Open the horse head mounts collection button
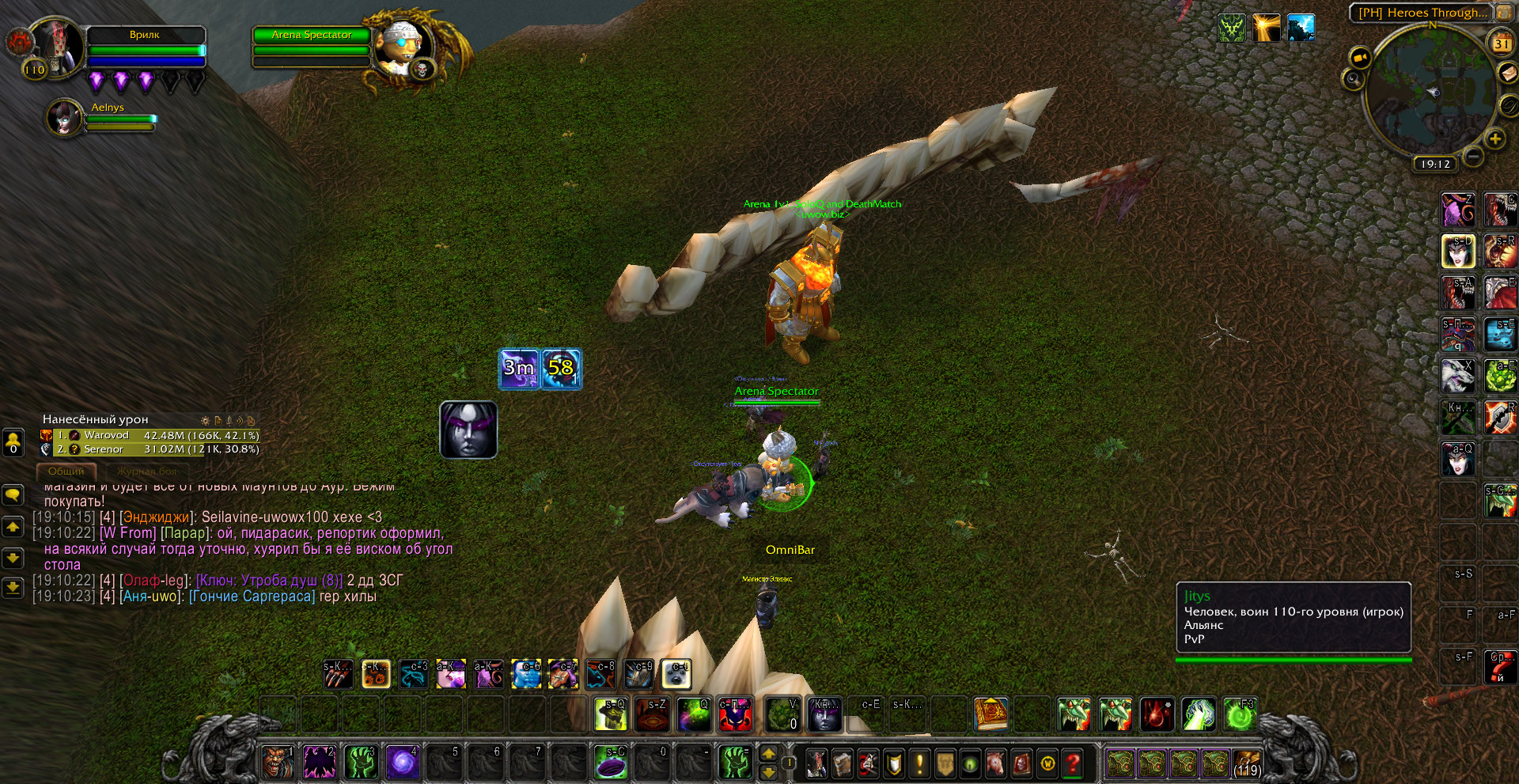 click(x=995, y=763)
